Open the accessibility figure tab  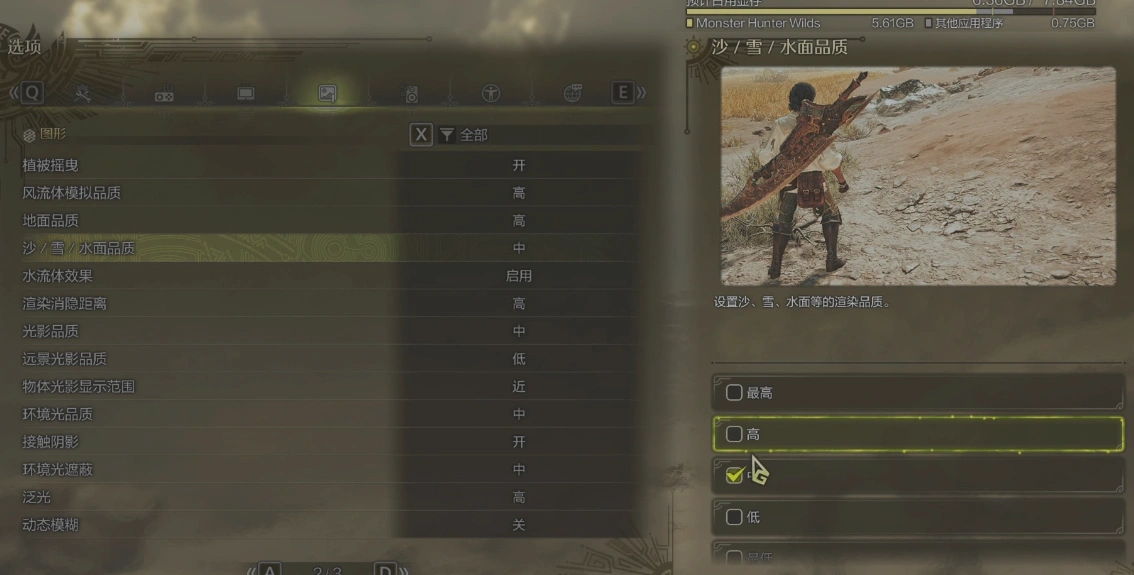pyautogui.click(x=491, y=94)
